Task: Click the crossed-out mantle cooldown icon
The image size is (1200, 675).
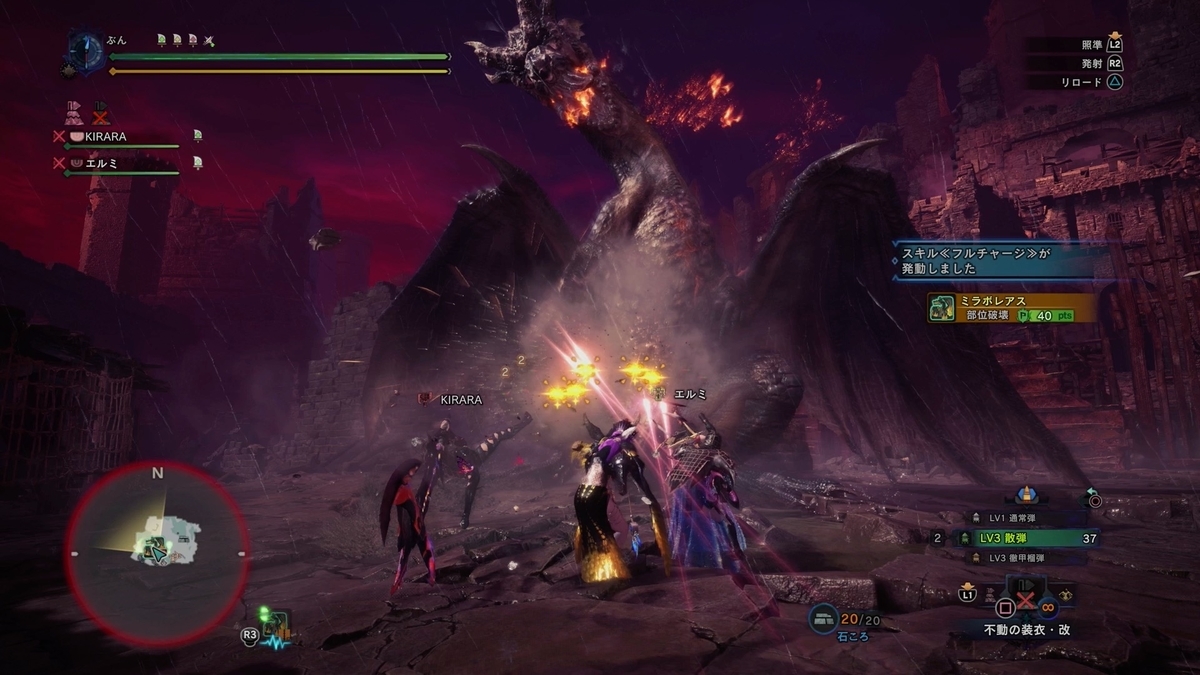Action: coord(100,111)
